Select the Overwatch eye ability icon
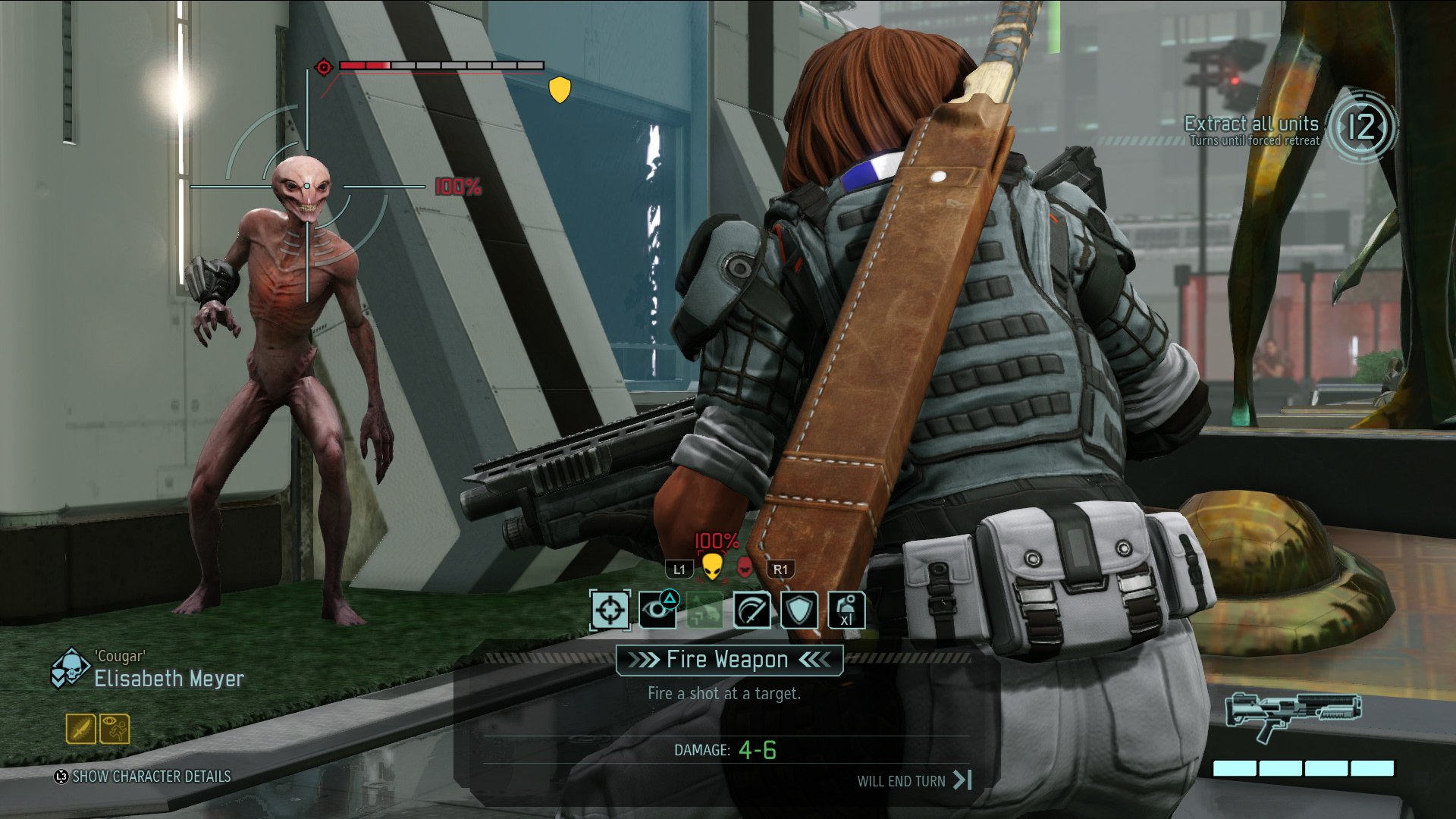The image size is (1456, 819). pyautogui.click(x=658, y=610)
